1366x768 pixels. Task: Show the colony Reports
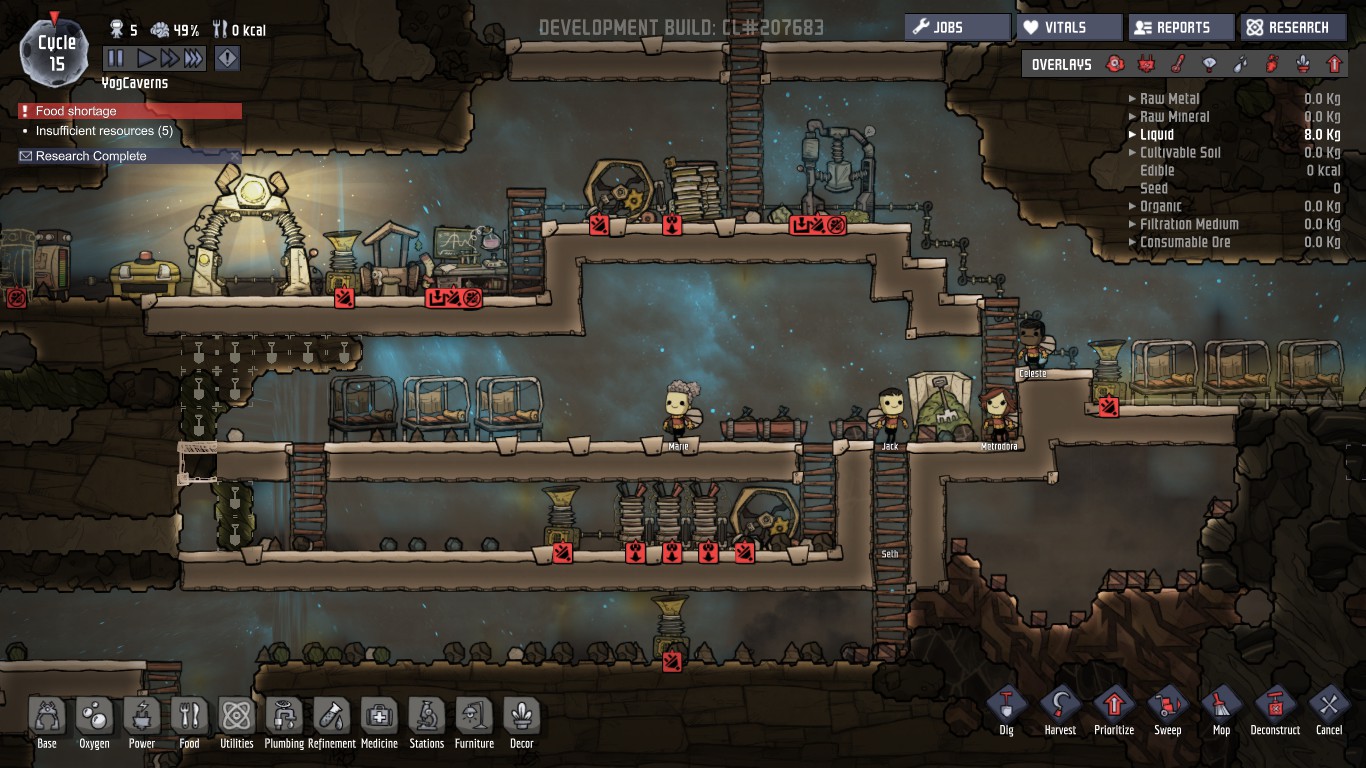click(1181, 27)
